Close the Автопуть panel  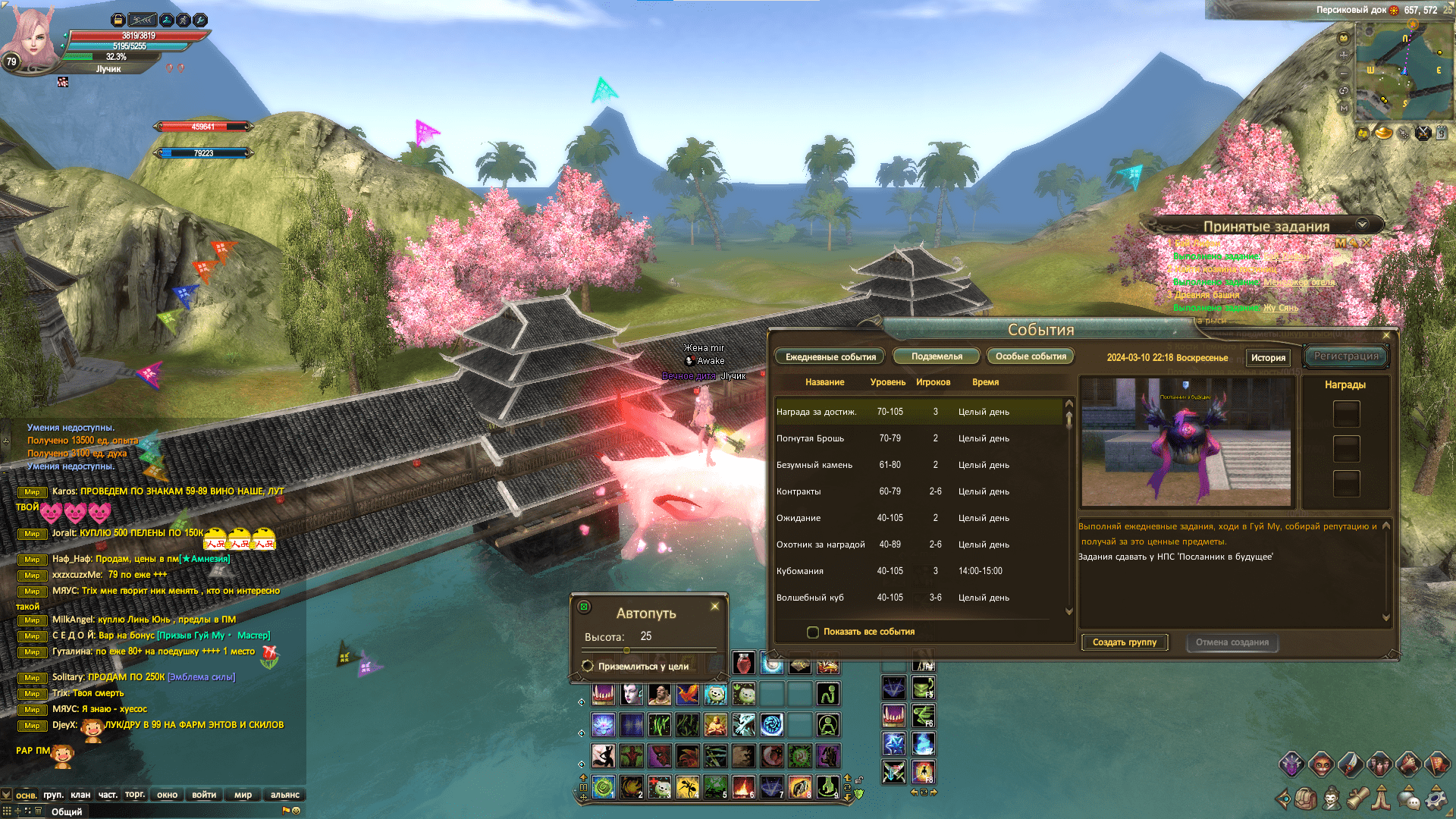[714, 607]
